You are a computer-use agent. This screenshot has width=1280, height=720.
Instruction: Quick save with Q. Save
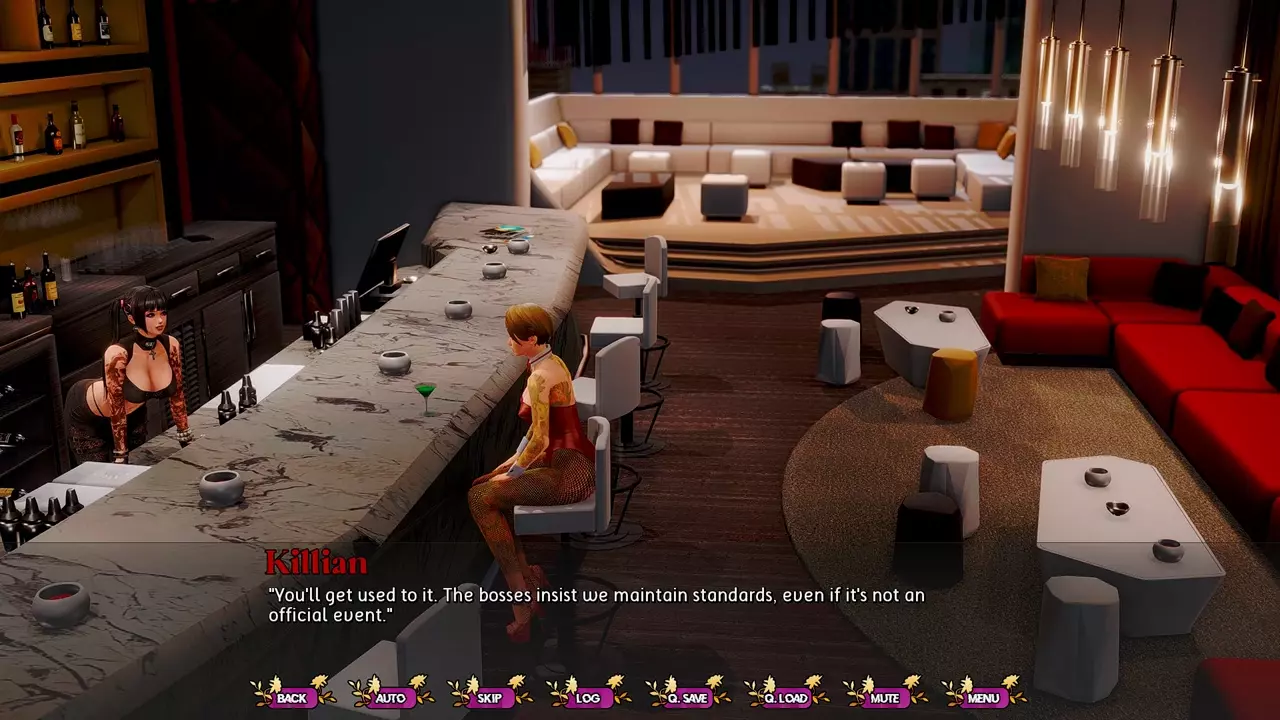(x=687, y=698)
